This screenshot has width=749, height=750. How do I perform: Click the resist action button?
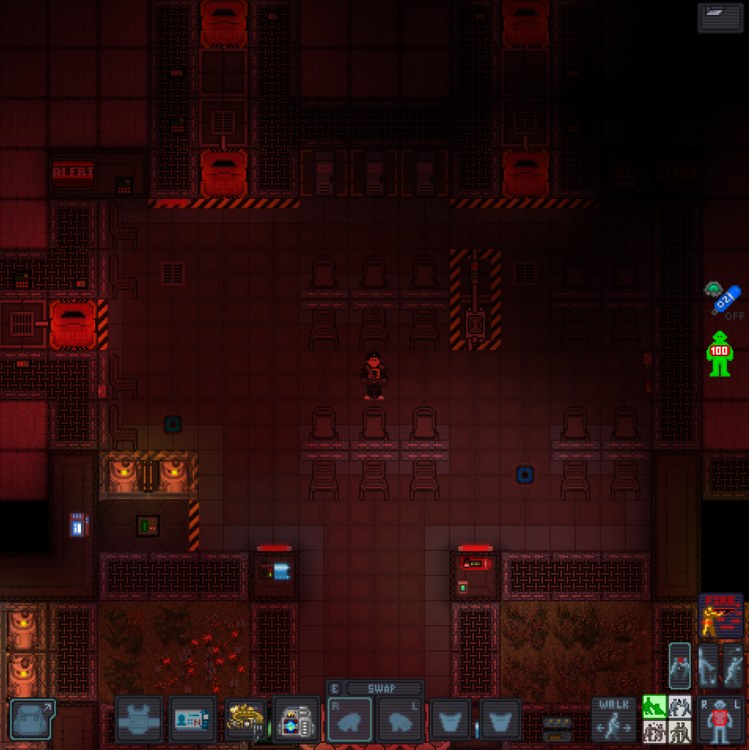click(x=680, y=665)
